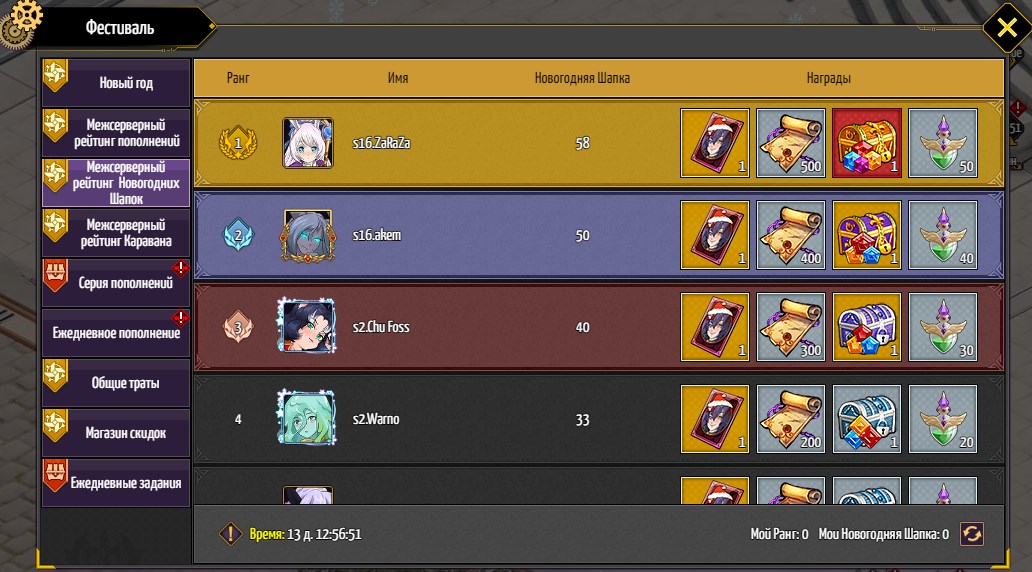The width and height of the screenshot is (1032, 572).
Task: Open the Магазин скидок tab
Action: [116, 433]
